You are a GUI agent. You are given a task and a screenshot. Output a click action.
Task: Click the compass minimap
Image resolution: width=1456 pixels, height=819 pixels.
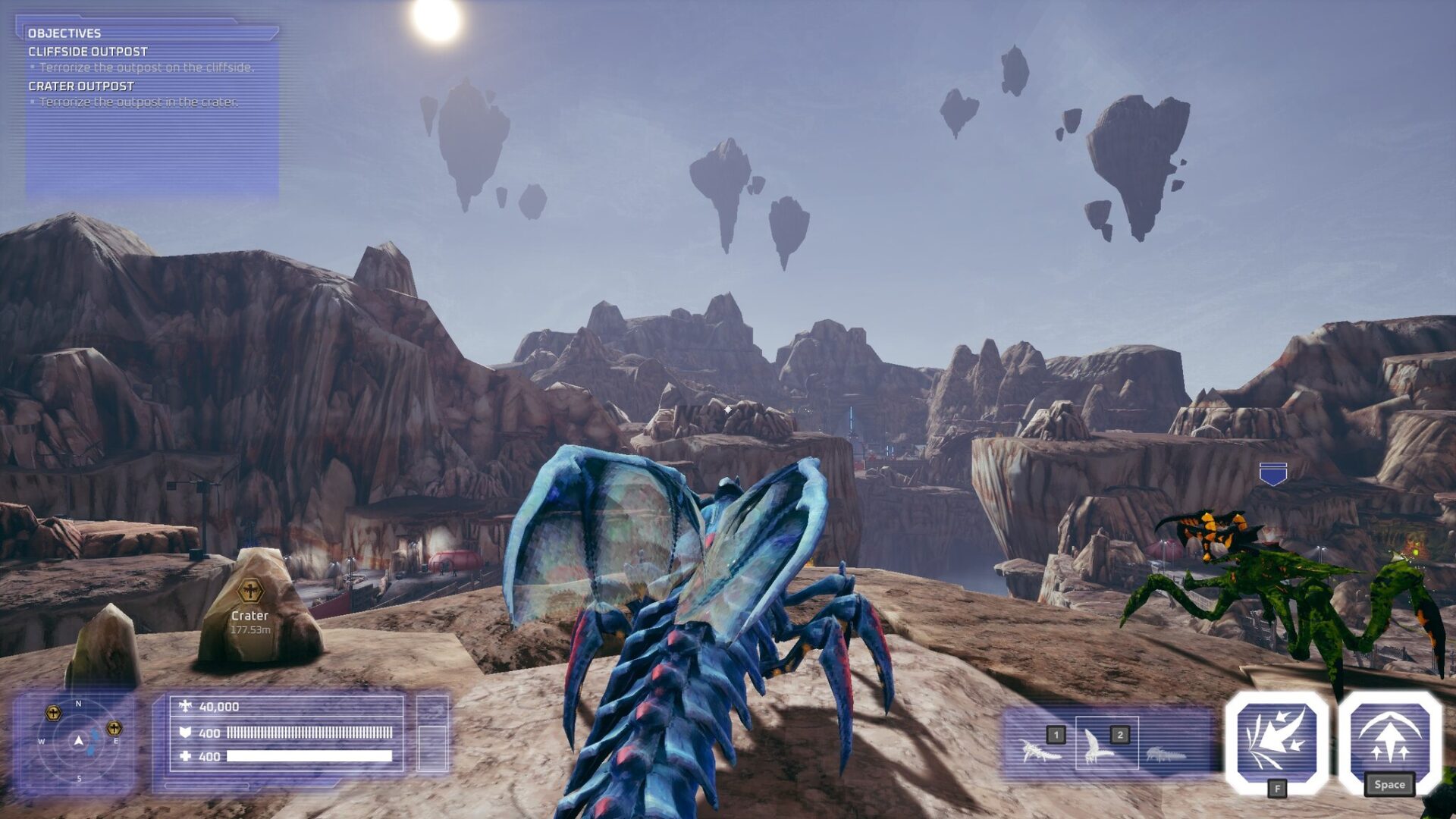coord(79,741)
